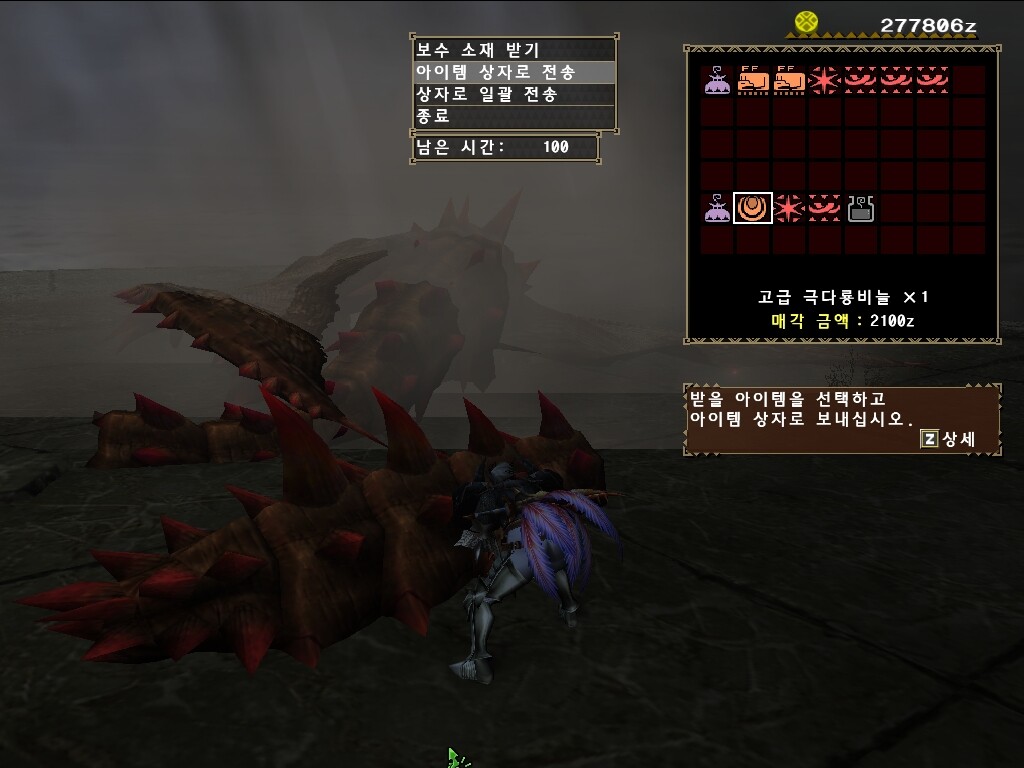Screen dimensions: 1024x768
Task: Select the highlighted orange scale reward
Action: click(753, 208)
